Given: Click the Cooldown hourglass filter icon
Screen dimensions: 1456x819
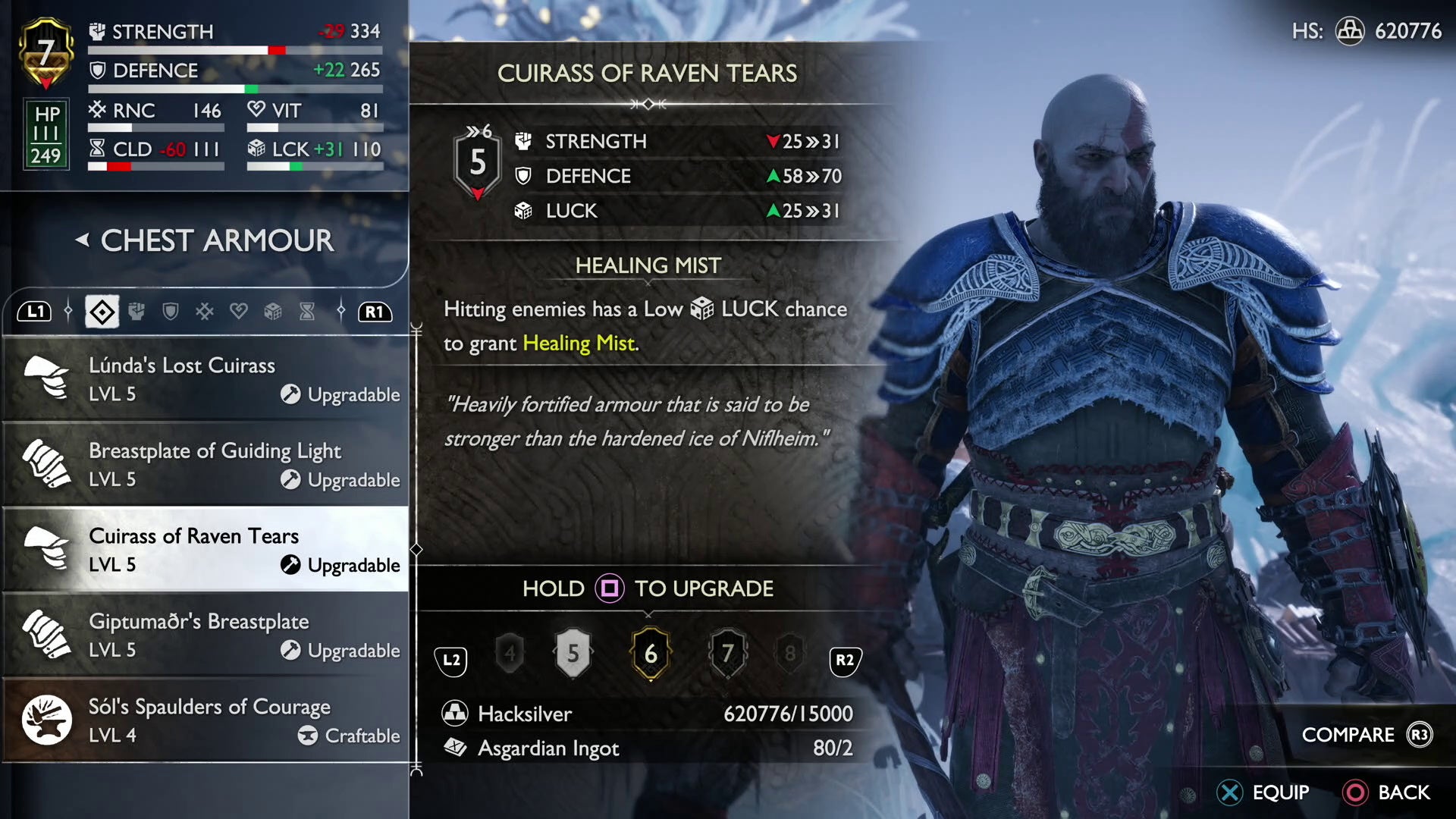Looking at the screenshot, I should pos(306,312).
